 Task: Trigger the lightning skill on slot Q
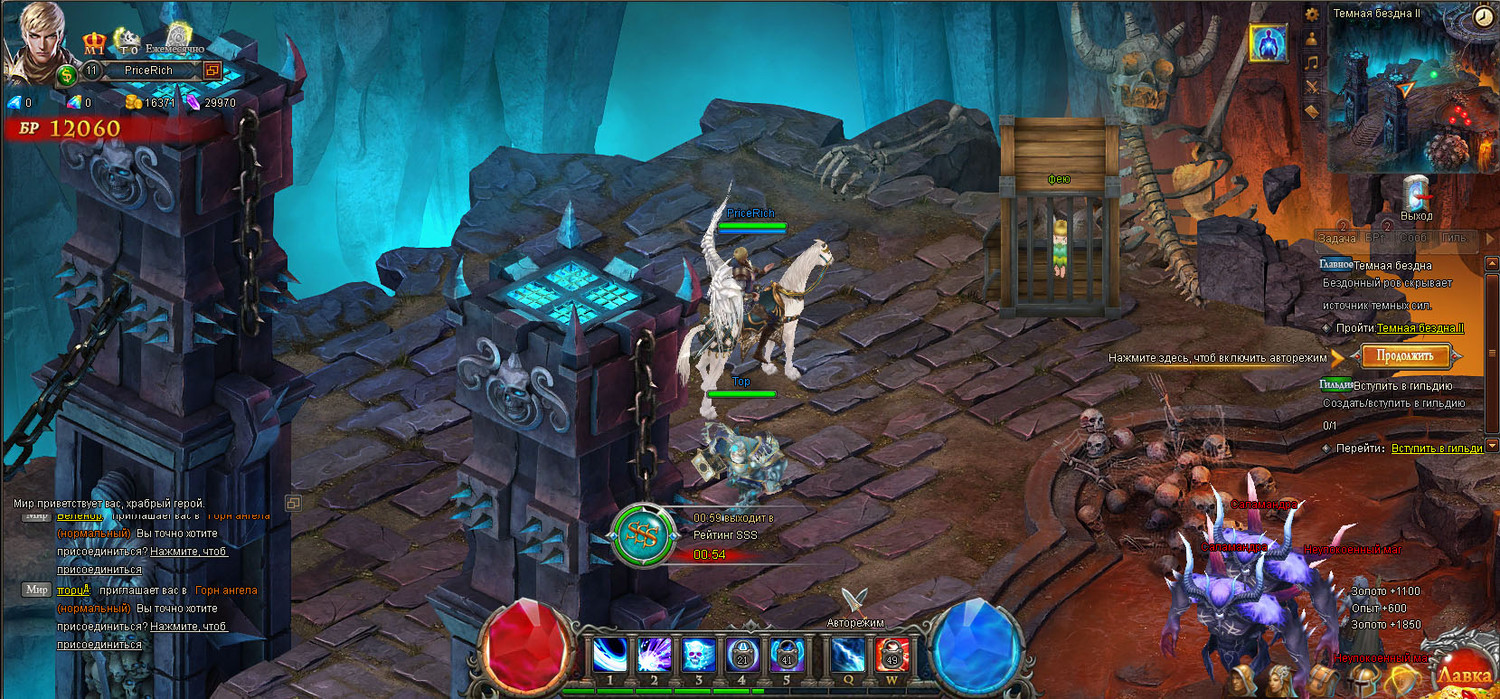click(x=849, y=655)
